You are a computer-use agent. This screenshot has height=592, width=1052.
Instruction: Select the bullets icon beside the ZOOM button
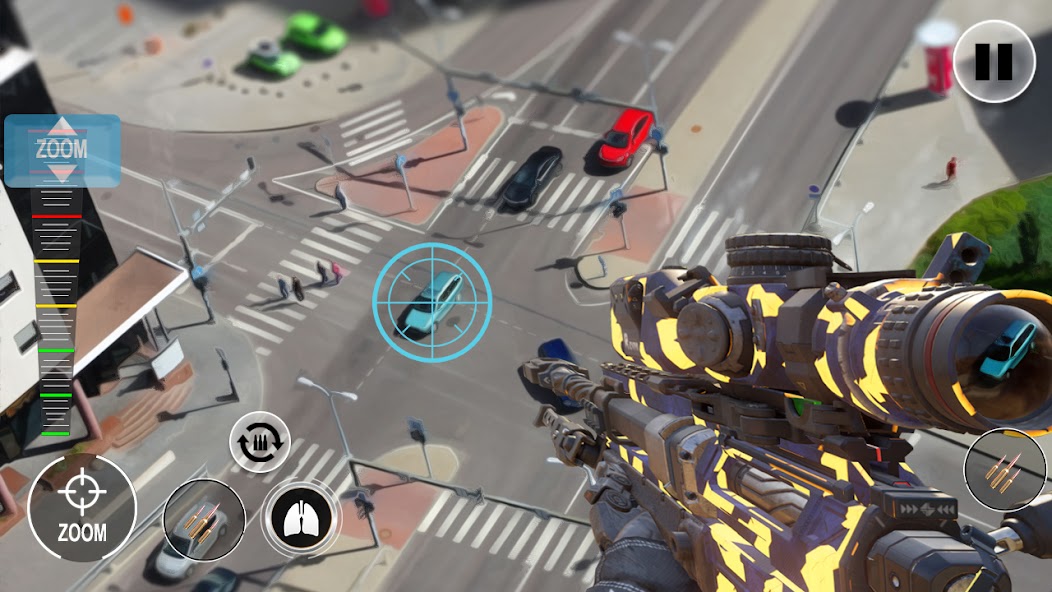[x=203, y=520]
